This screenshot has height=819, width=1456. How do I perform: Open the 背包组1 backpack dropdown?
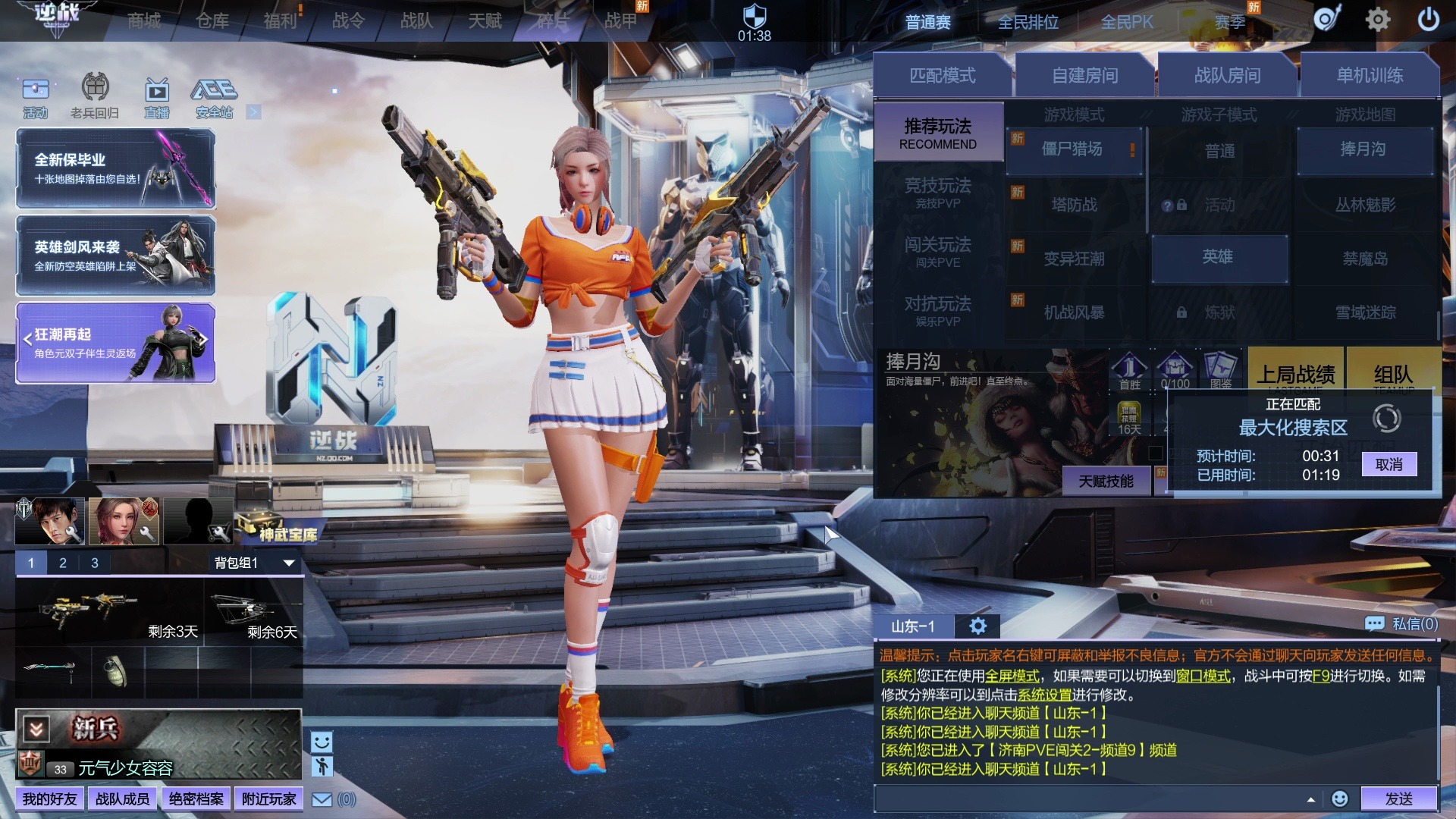pos(253,563)
